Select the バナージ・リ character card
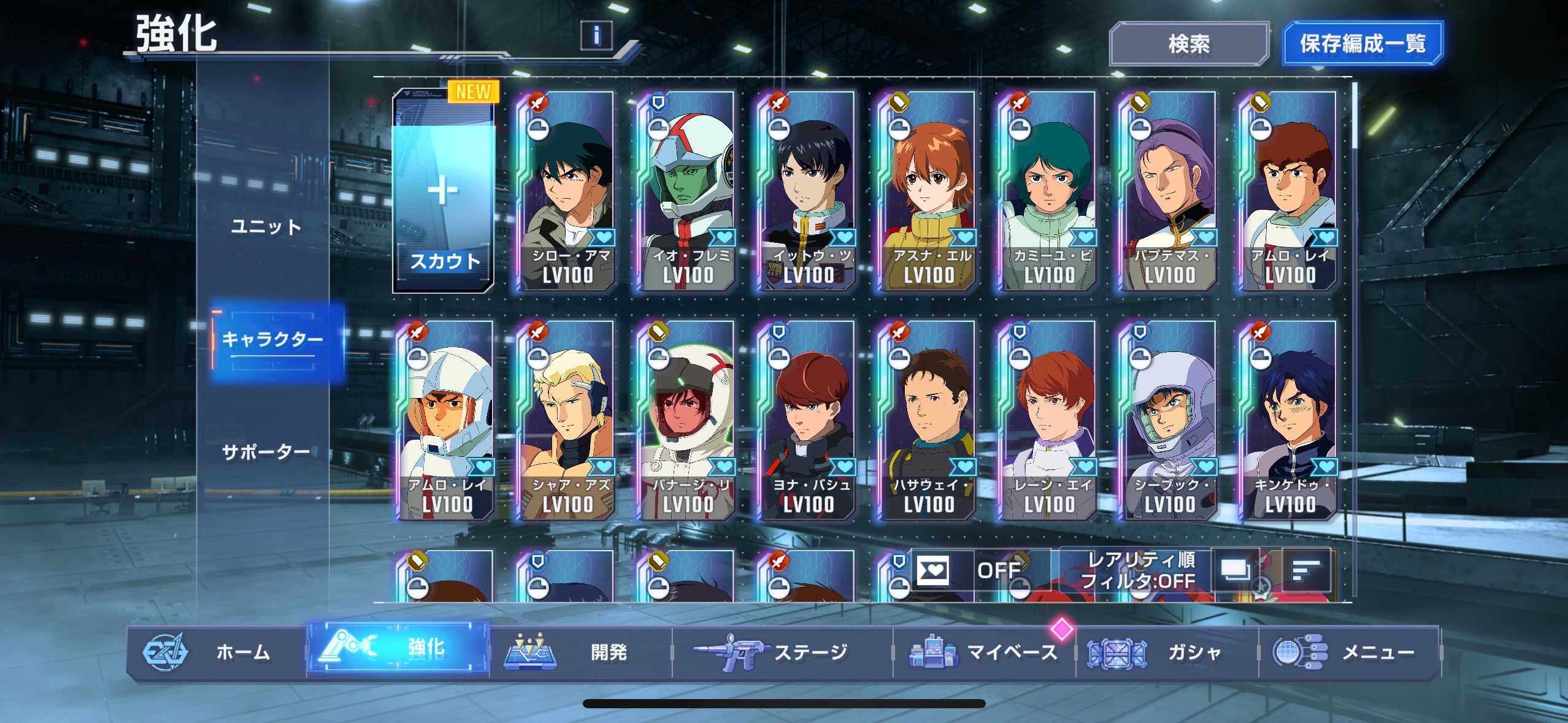 (x=686, y=421)
